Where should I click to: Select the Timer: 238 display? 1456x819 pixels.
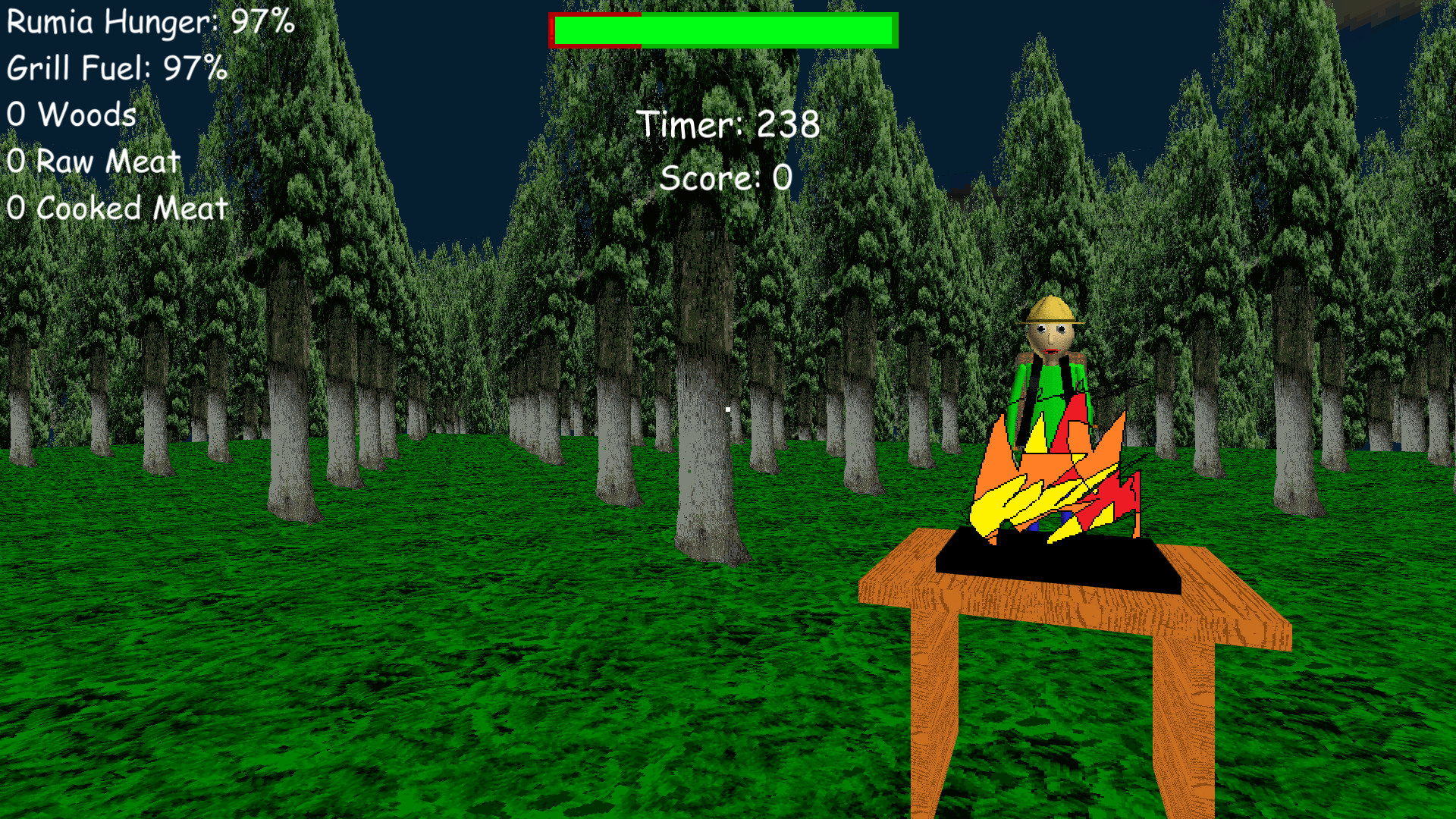tap(730, 125)
